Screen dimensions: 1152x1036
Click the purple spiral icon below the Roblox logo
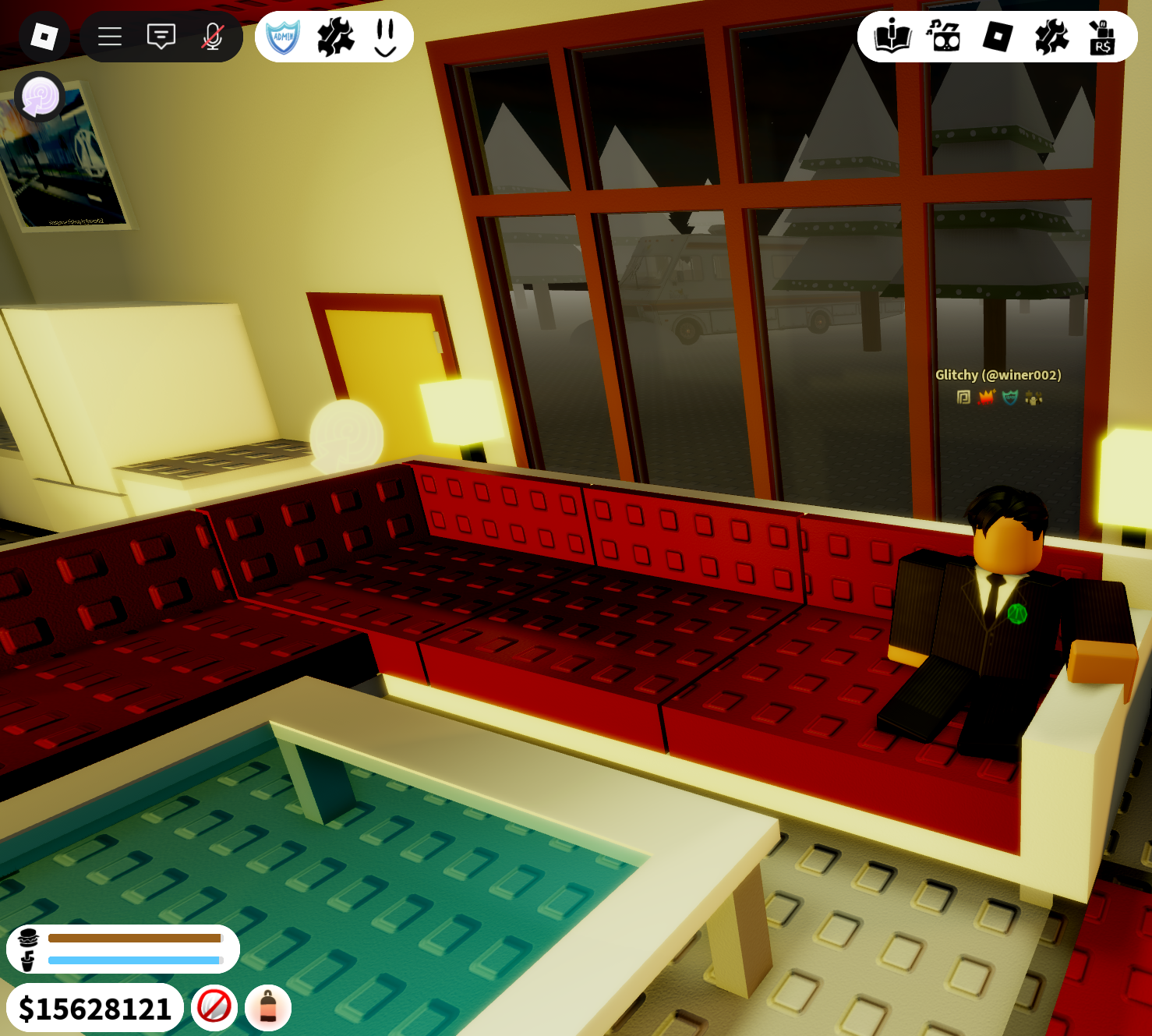tap(40, 97)
